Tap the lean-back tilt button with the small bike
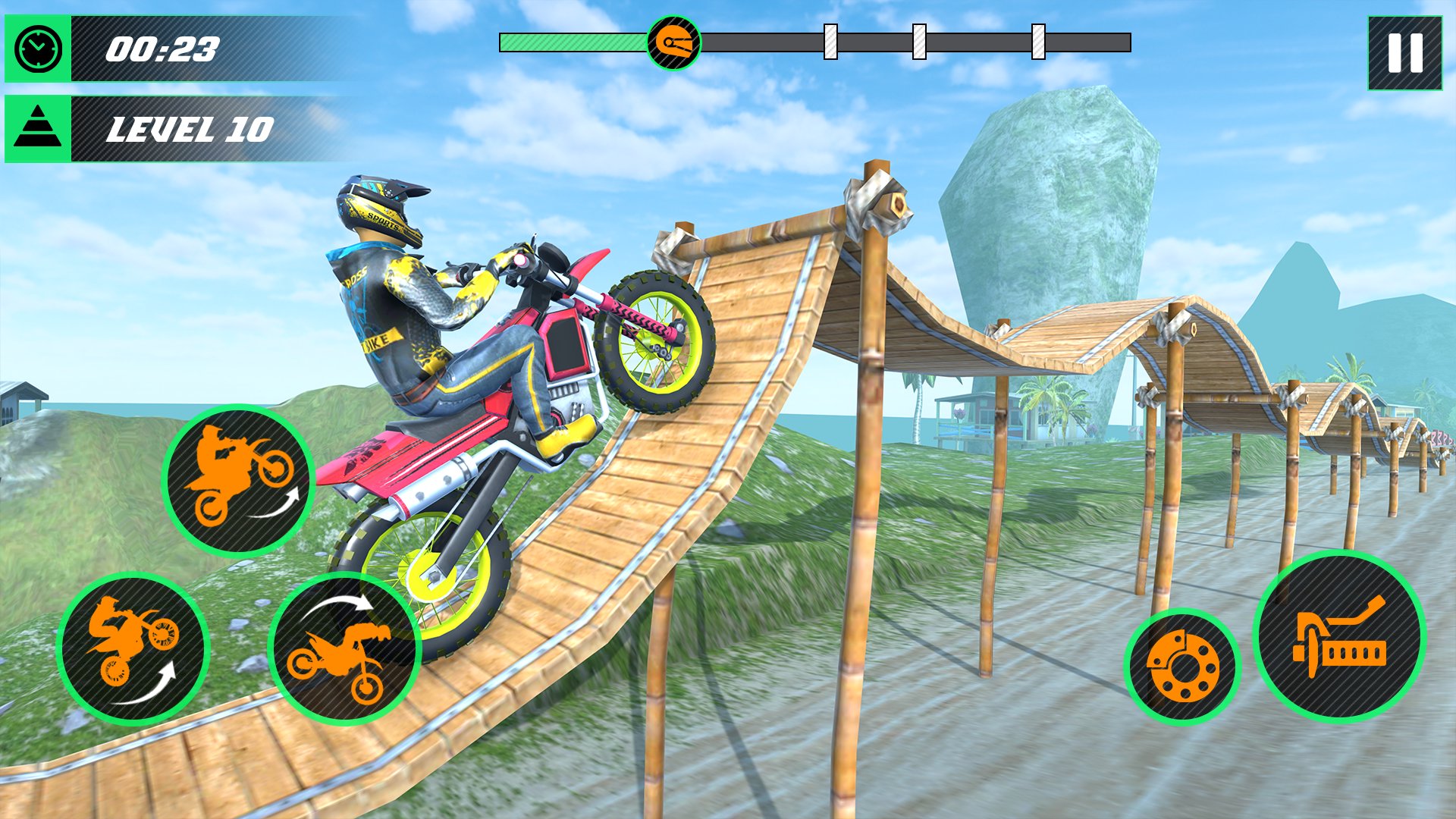The image size is (1456, 819). click(133, 648)
